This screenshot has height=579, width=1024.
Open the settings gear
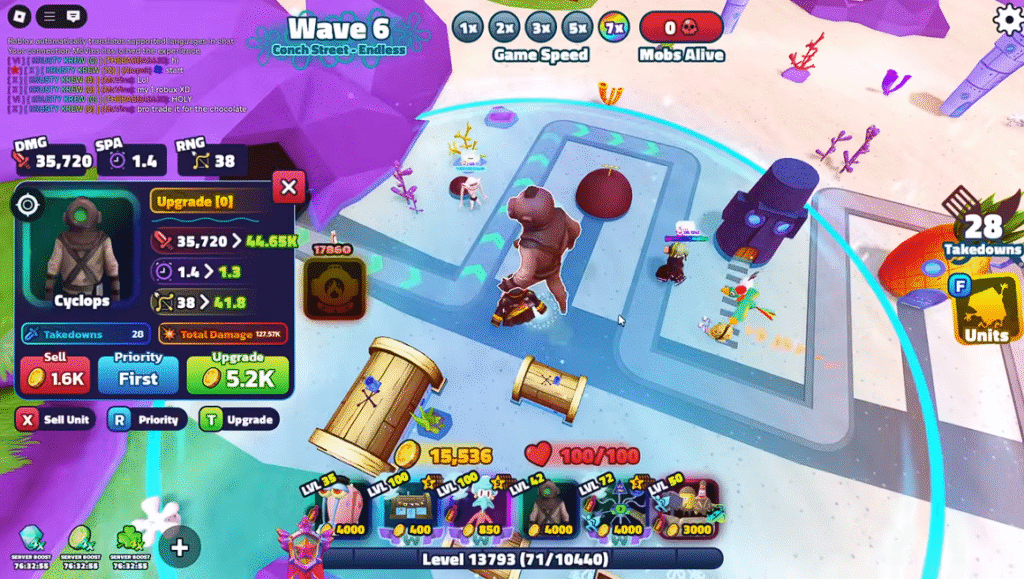tap(1007, 19)
